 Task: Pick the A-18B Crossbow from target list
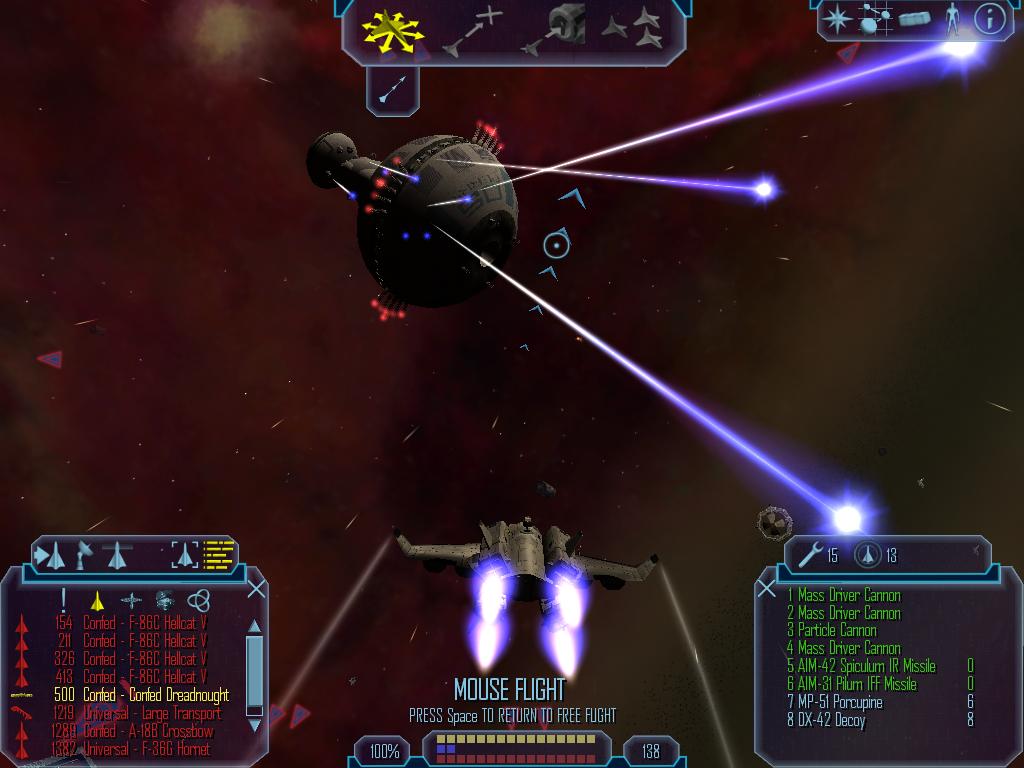pos(148,731)
